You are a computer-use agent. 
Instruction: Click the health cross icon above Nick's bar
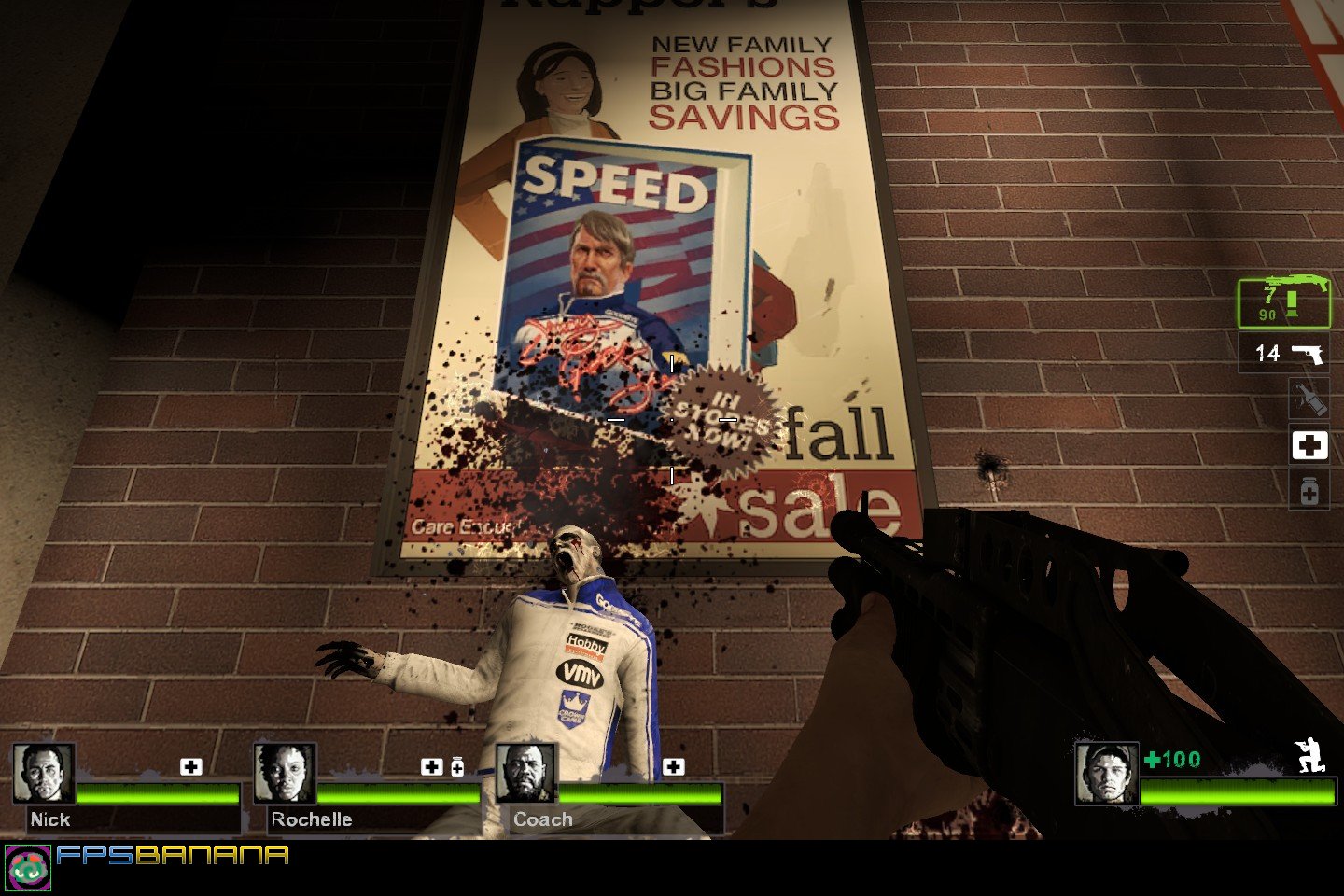(x=192, y=766)
